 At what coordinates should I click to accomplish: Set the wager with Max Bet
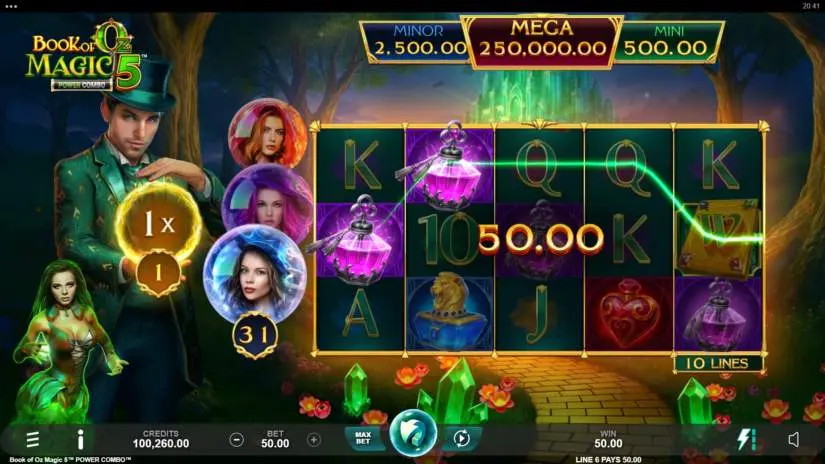click(361, 438)
